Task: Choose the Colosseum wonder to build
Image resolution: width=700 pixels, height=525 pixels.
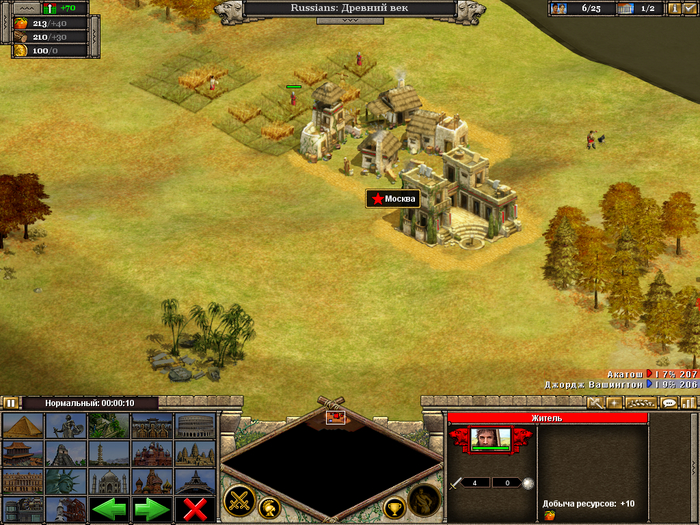Action: pos(195,426)
